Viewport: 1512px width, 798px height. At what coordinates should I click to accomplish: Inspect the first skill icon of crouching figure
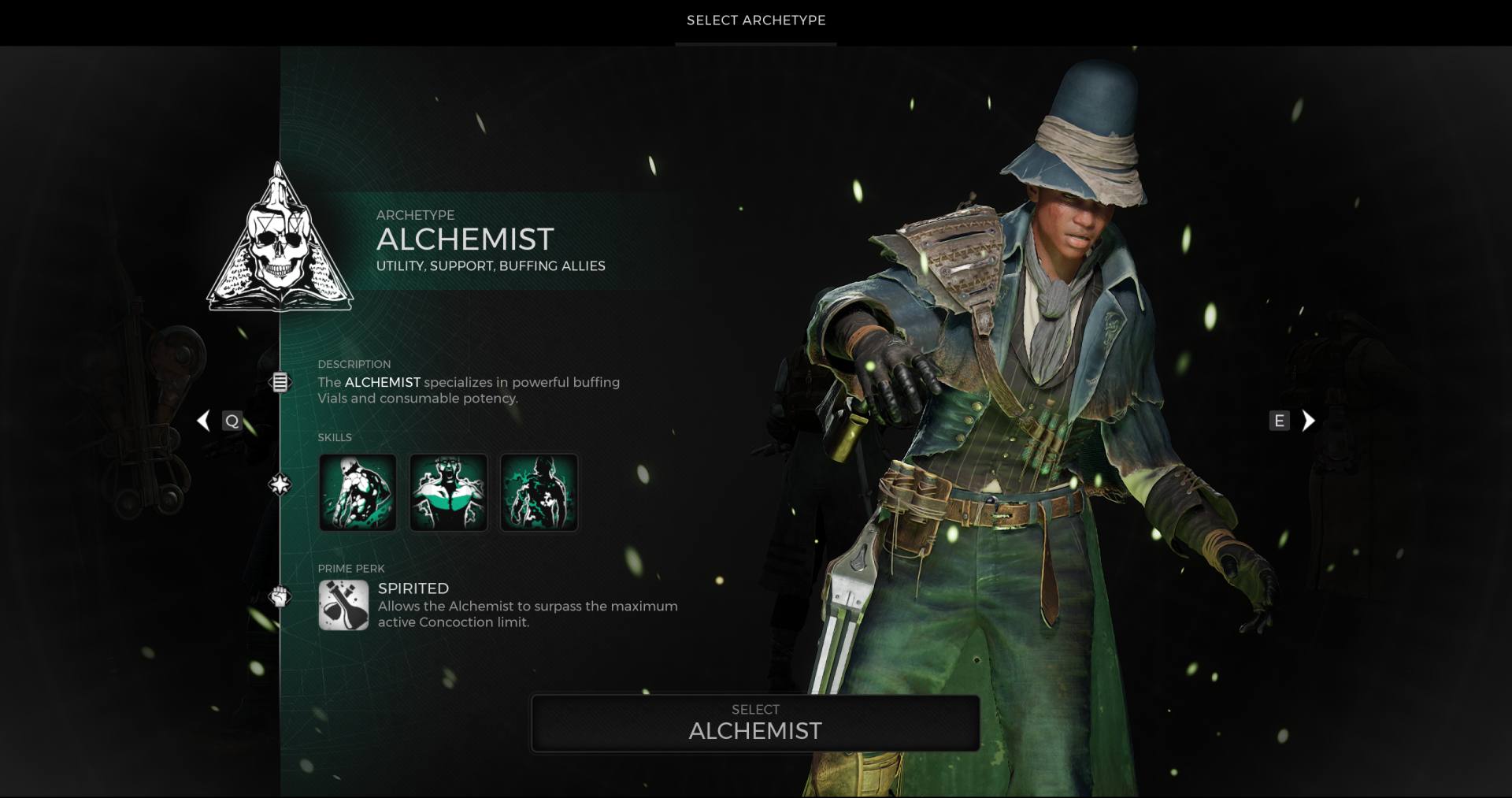[x=358, y=492]
